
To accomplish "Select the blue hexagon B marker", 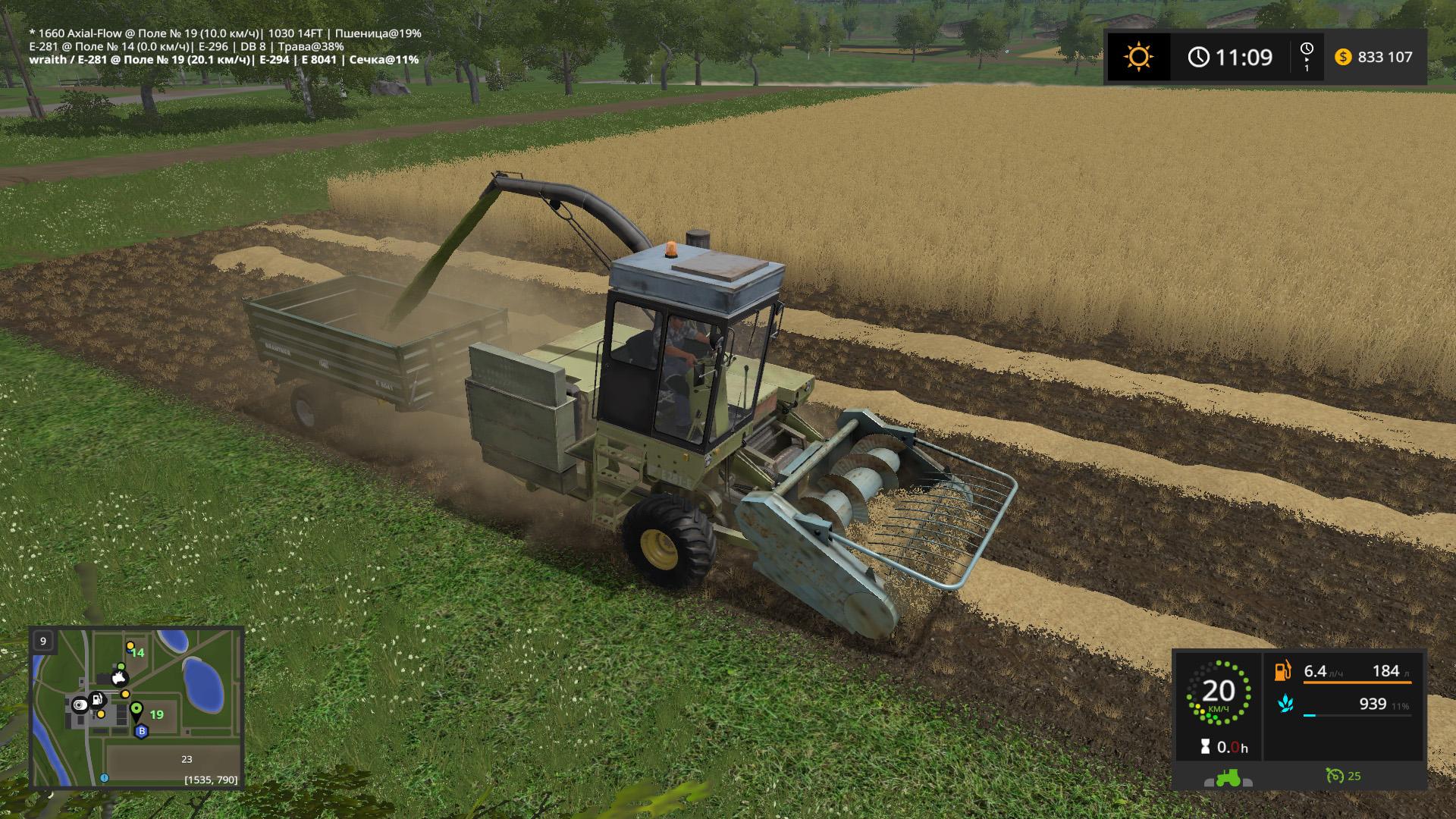I will [x=140, y=732].
